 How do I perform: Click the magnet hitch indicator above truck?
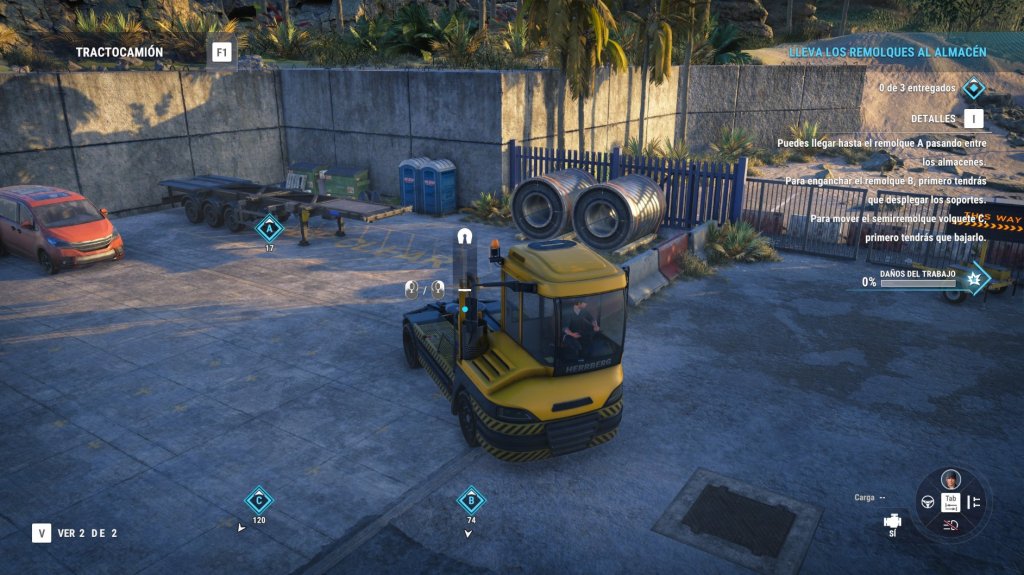click(x=464, y=238)
